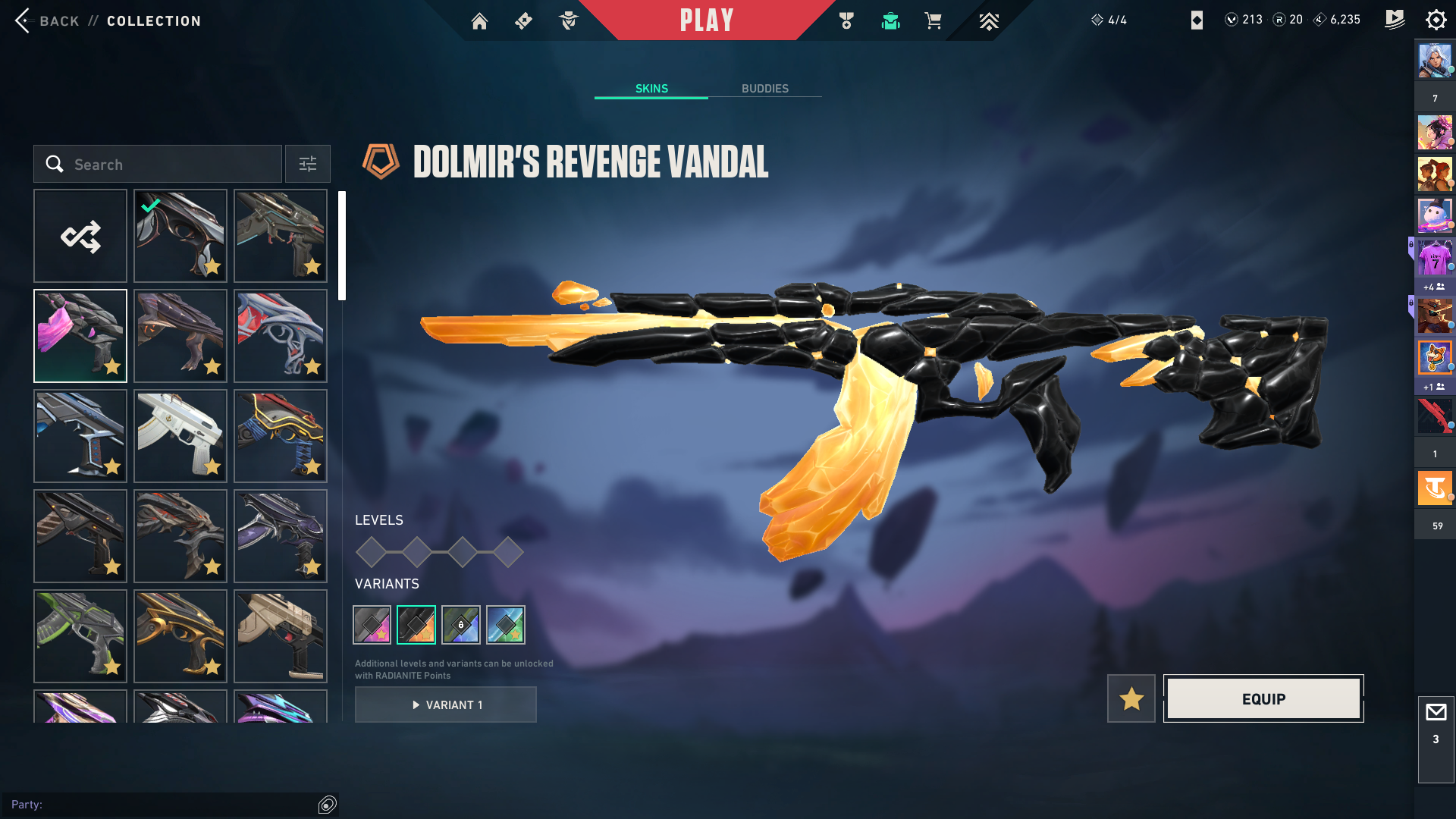Choose the black and orange variant swatch
The height and width of the screenshot is (819, 1456).
(416, 625)
